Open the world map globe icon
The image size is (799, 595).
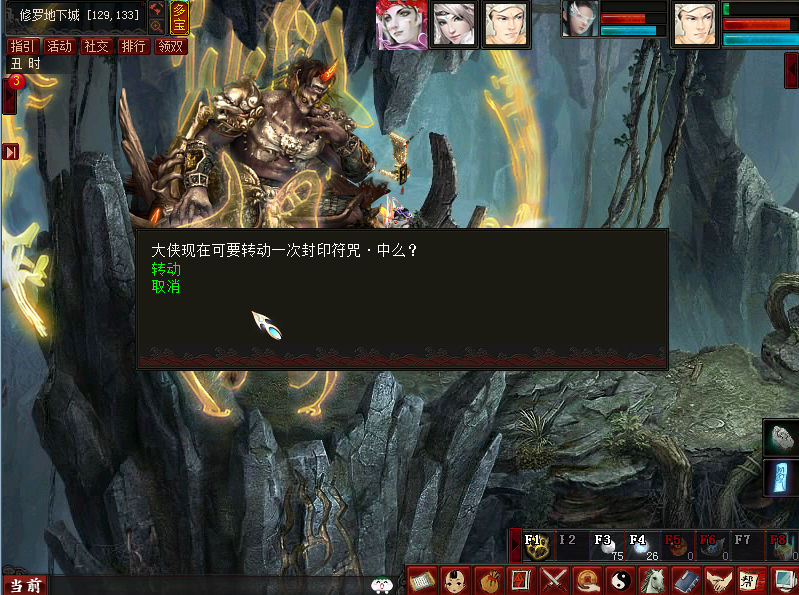click(x=157, y=9)
